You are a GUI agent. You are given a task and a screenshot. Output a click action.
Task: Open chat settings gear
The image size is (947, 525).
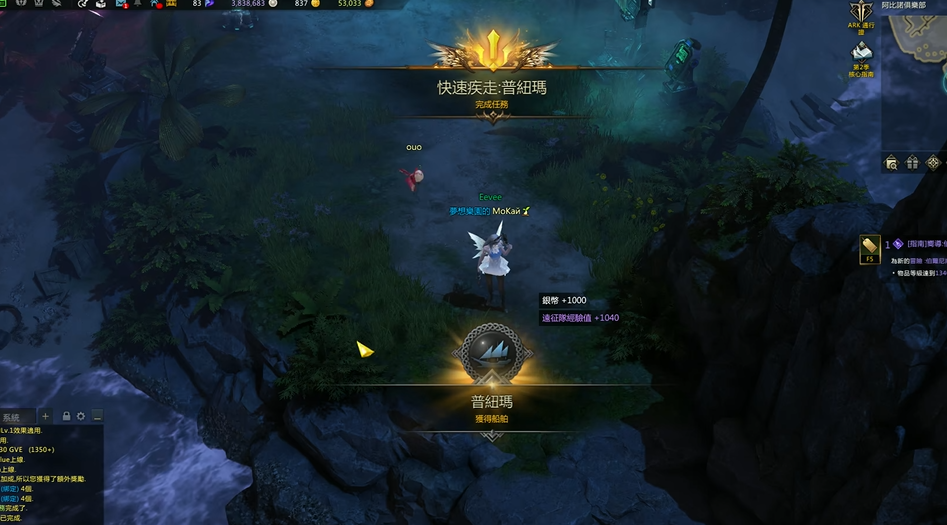(x=81, y=416)
